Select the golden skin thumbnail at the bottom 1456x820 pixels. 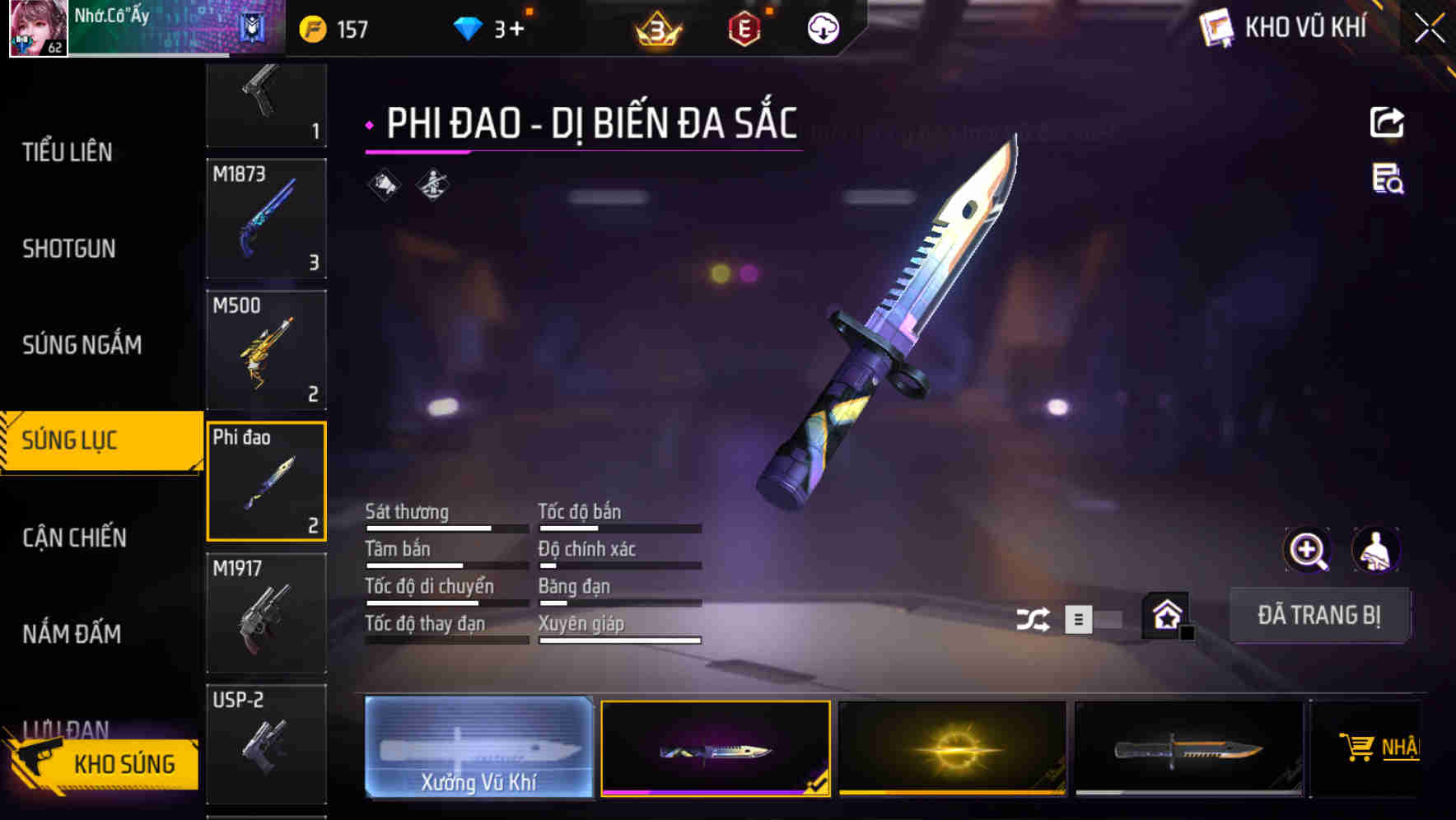pyautogui.click(x=952, y=748)
